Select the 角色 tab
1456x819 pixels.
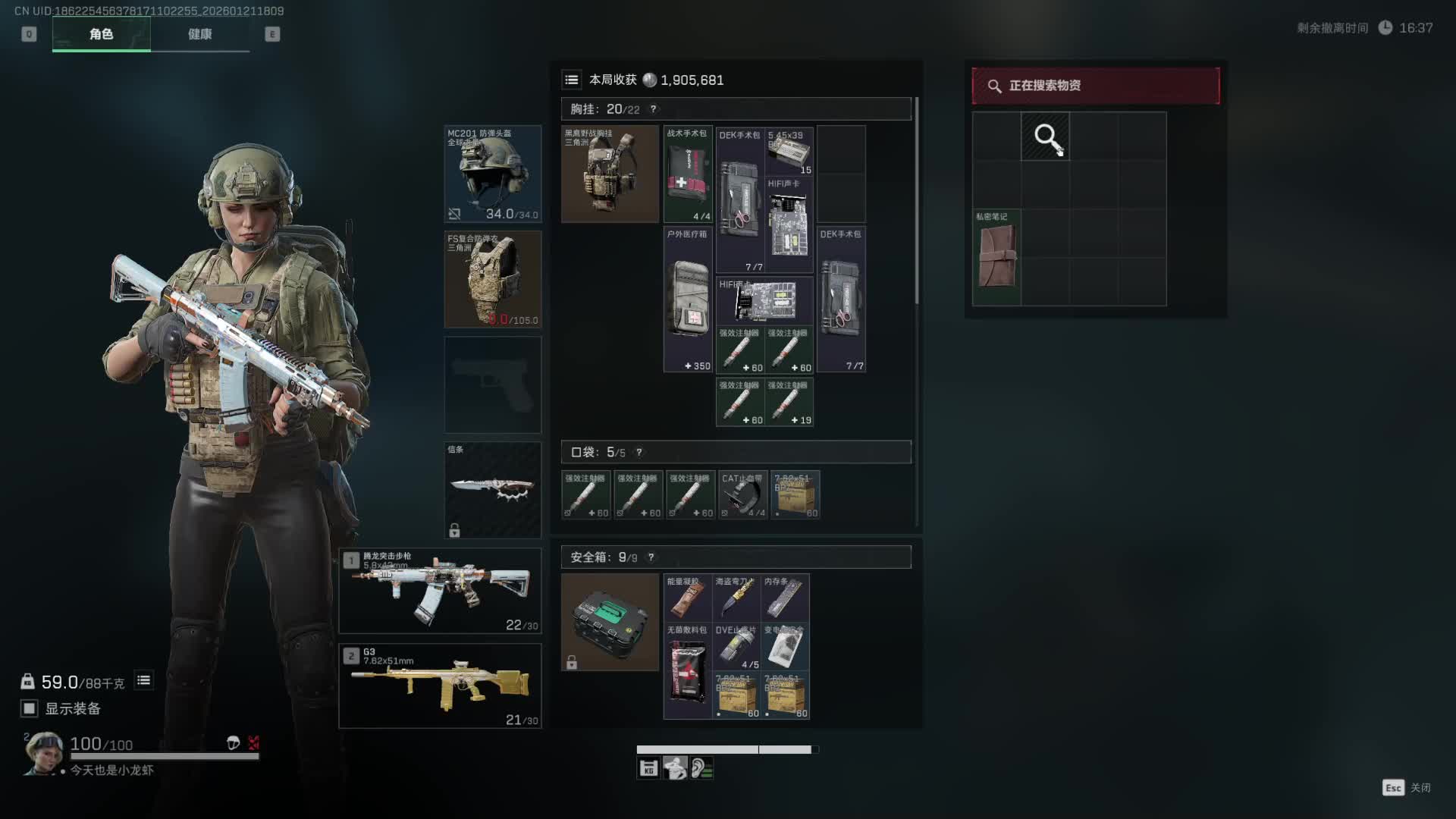(101, 34)
